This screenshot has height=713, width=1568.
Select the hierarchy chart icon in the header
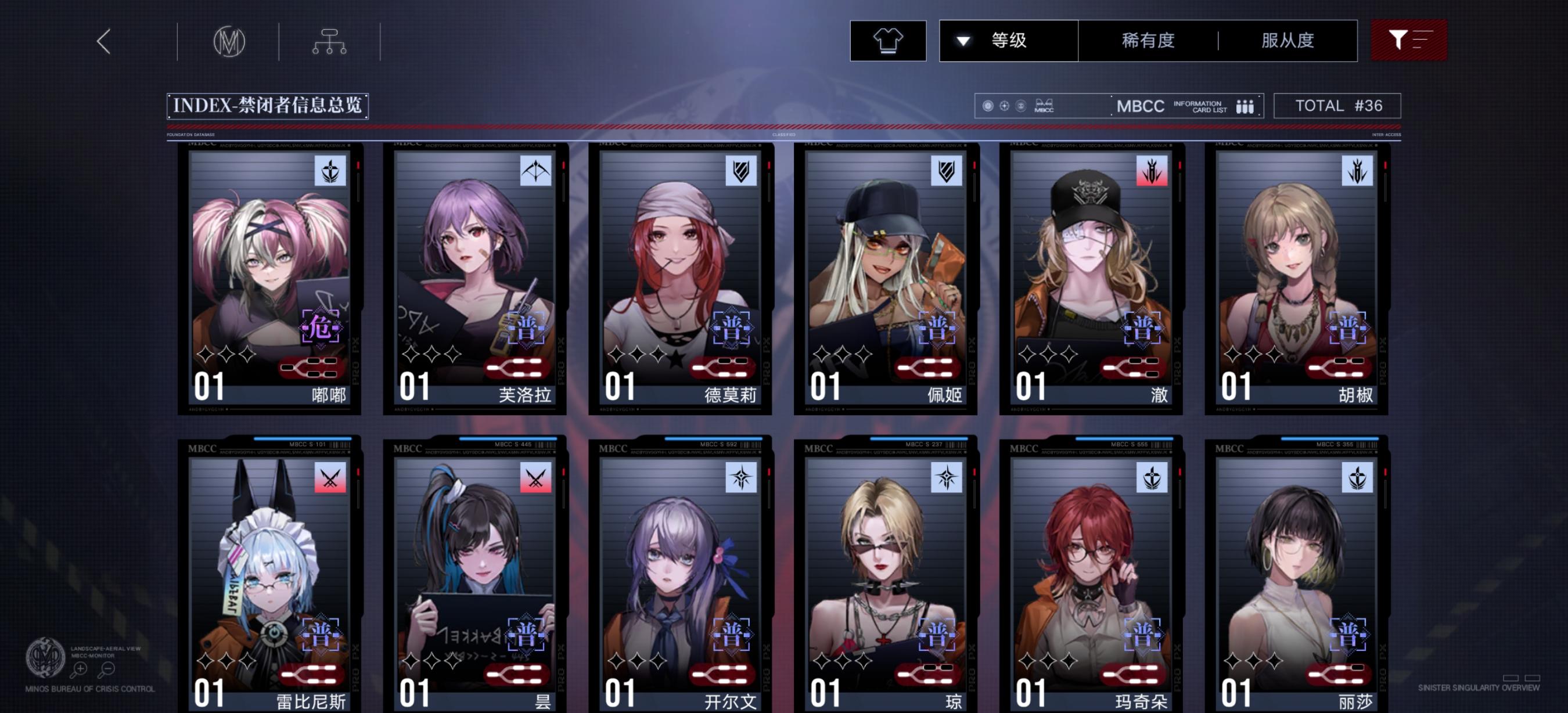330,40
